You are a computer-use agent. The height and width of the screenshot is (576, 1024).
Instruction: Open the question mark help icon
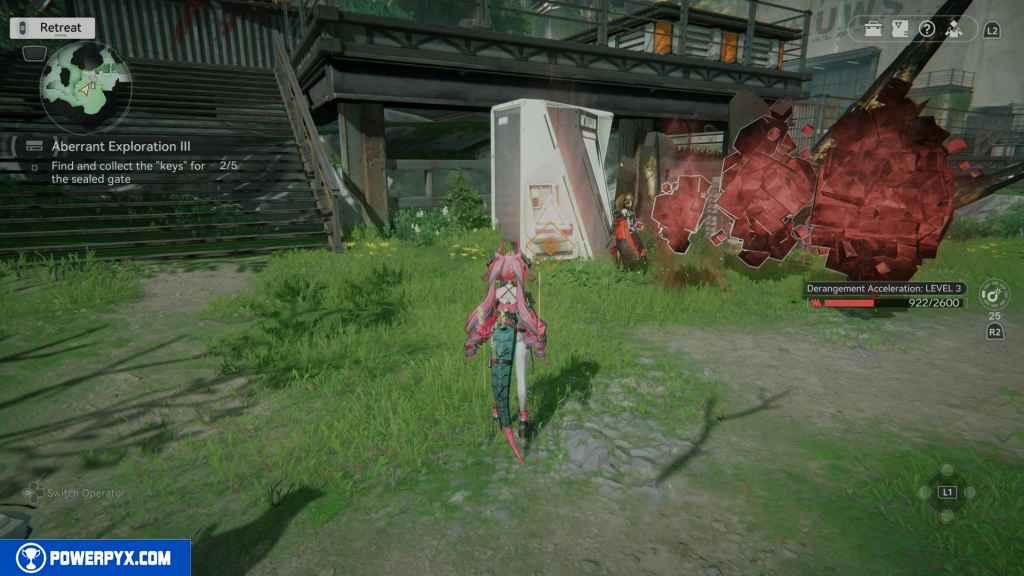pos(927,29)
